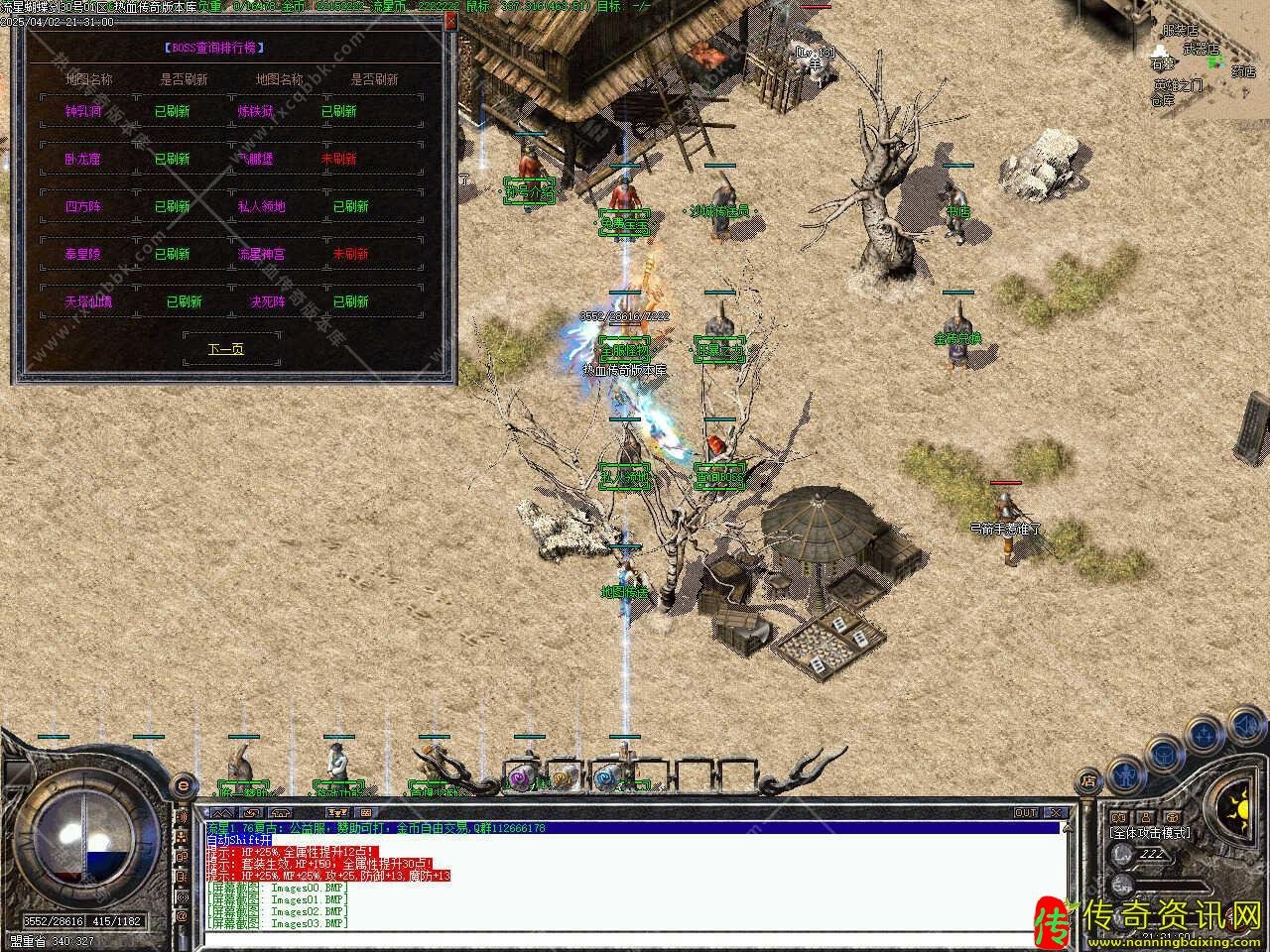Pick the 四方阵 map entry
Image resolution: width=1270 pixels, height=952 pixels.
(x=83, y=206)
